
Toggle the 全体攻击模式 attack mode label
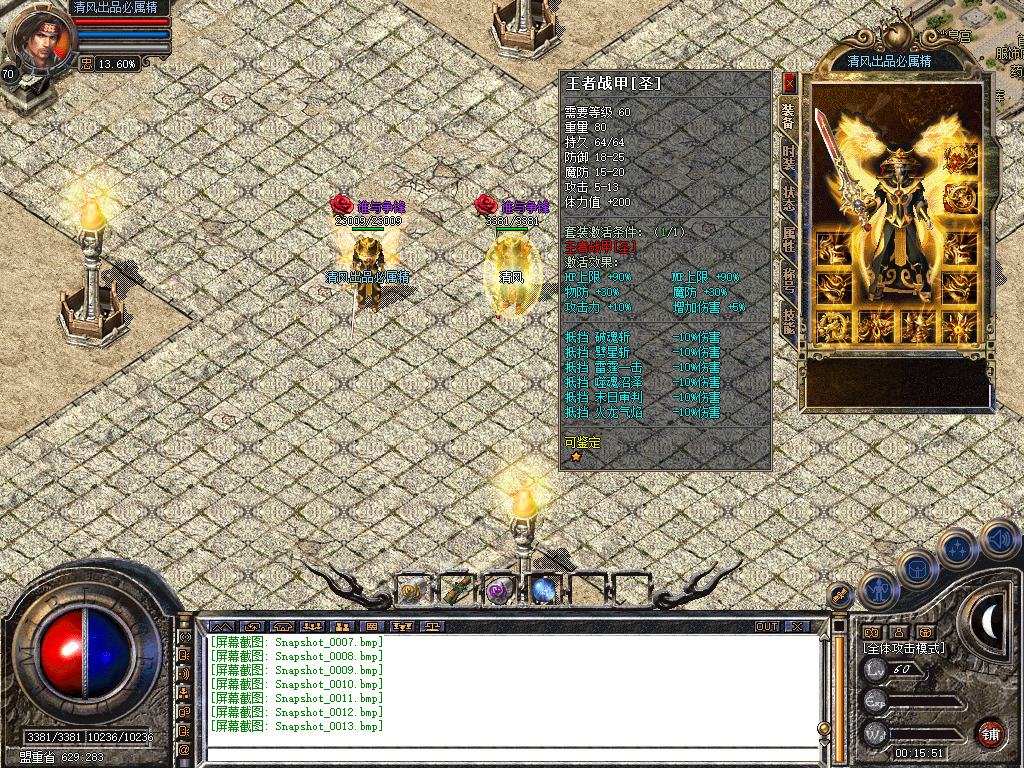[x=903, y=648]
